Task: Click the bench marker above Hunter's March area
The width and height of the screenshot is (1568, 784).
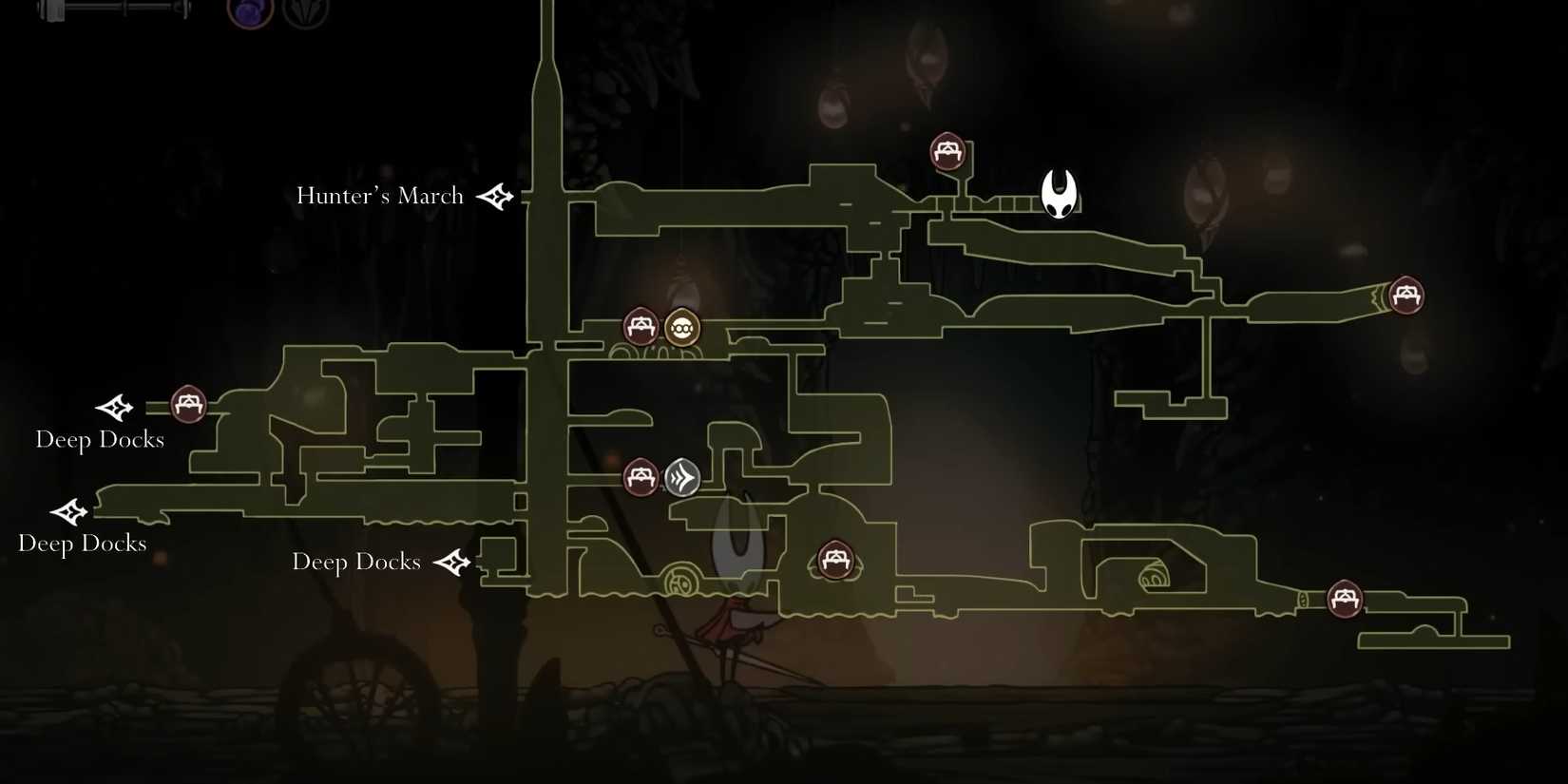Action: pos(947,150)
